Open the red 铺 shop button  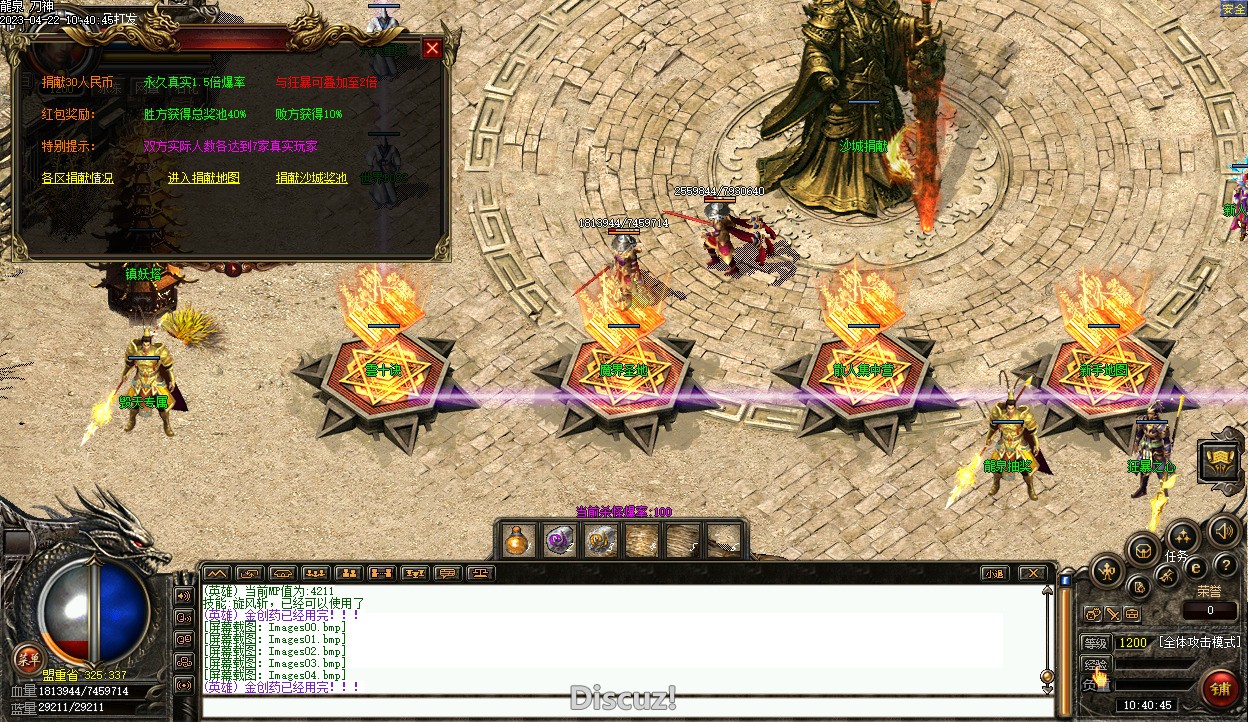[1220, 689]
